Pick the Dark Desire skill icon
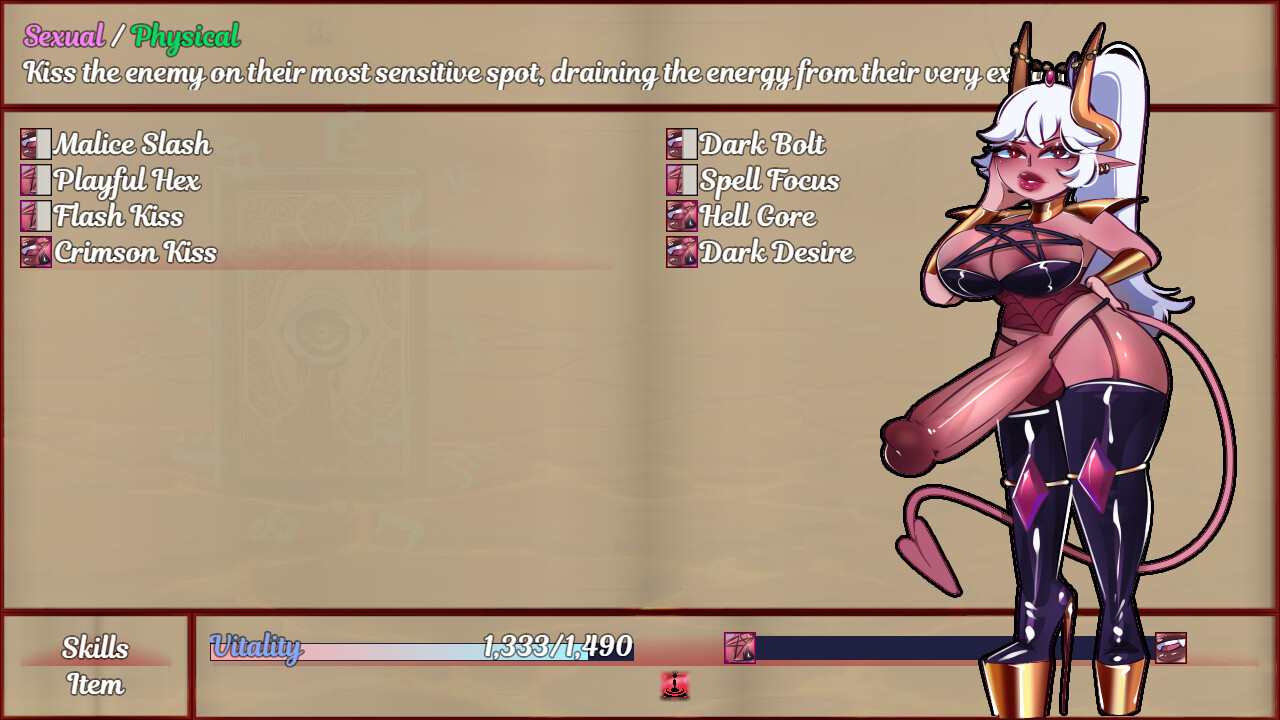The width and height of the screenshot is (1280, 720). (681, 253)
